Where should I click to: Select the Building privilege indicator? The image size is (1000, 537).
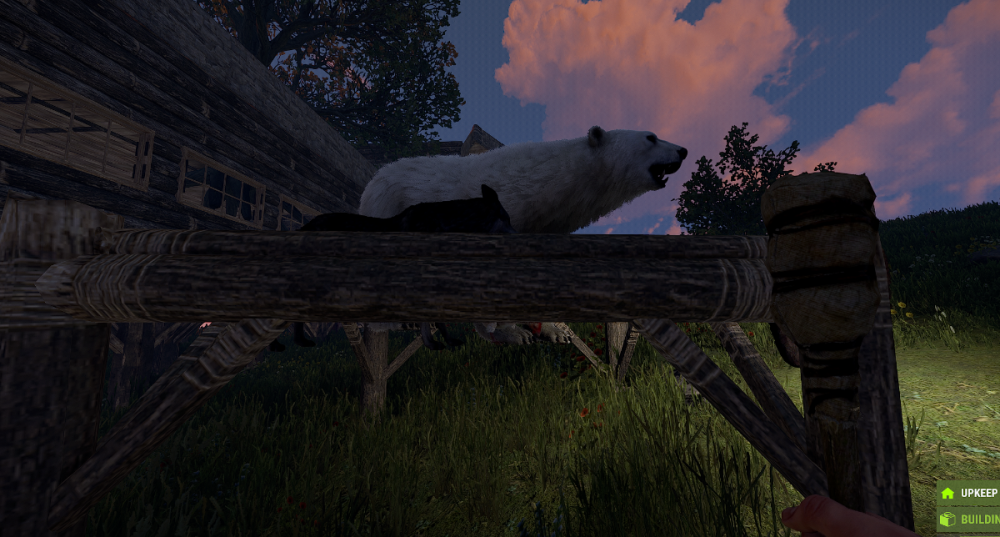tap(969, 519)
